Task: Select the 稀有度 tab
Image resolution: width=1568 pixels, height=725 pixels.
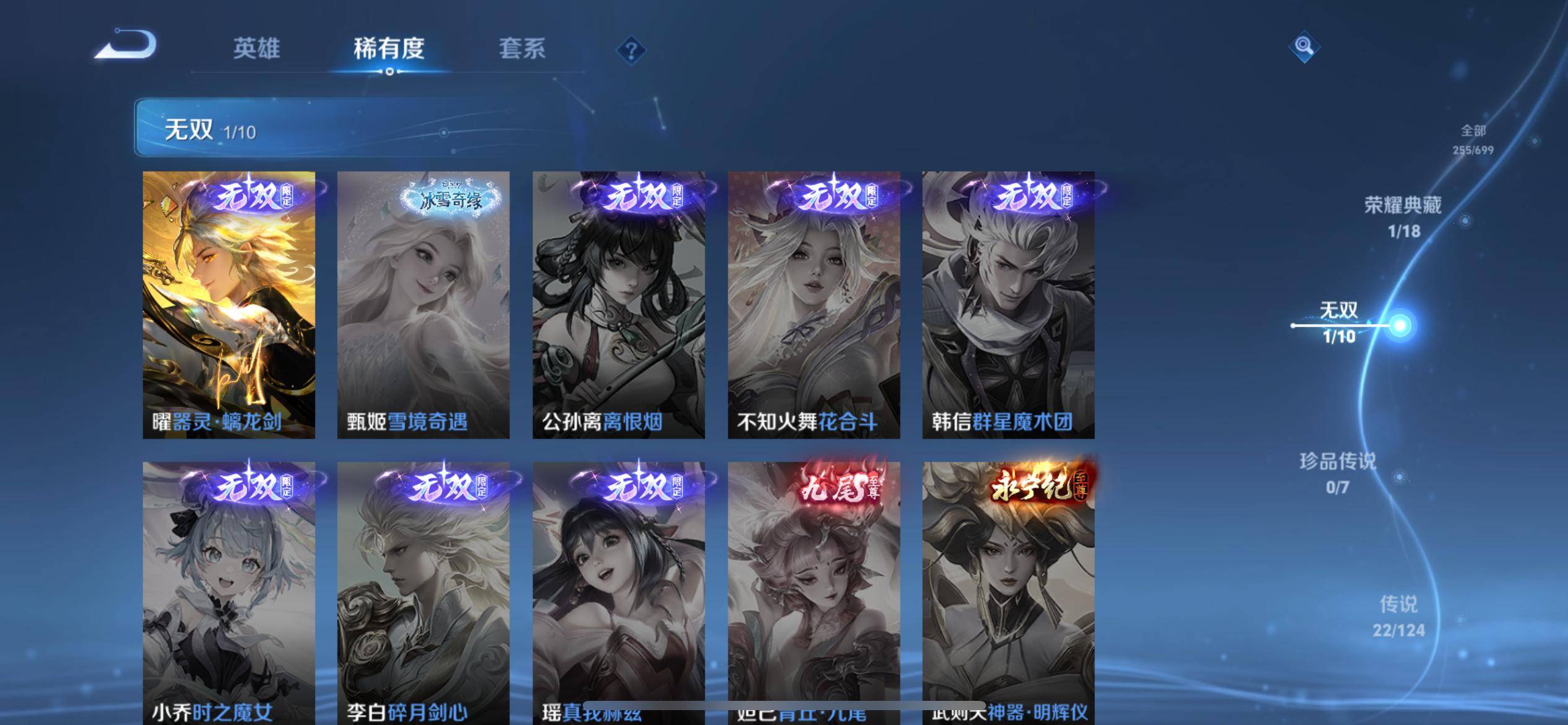Action: [389, 49]
